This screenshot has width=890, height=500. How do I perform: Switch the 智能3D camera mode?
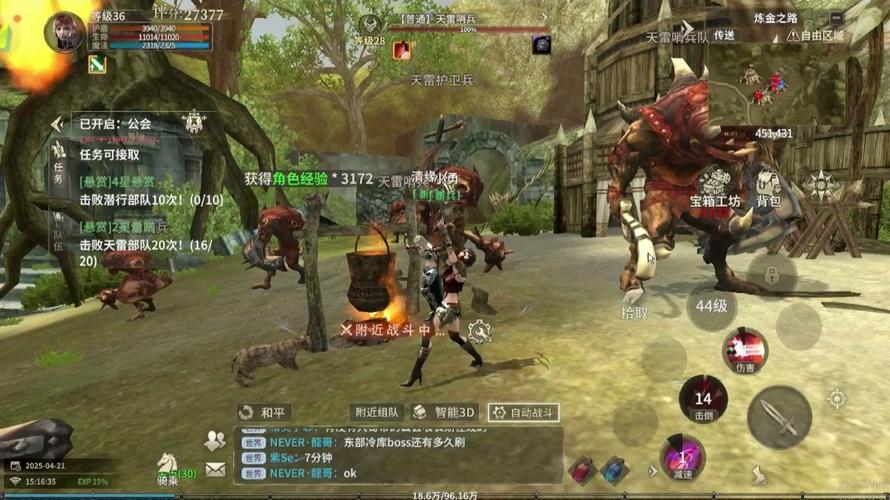tap(444, 412)
